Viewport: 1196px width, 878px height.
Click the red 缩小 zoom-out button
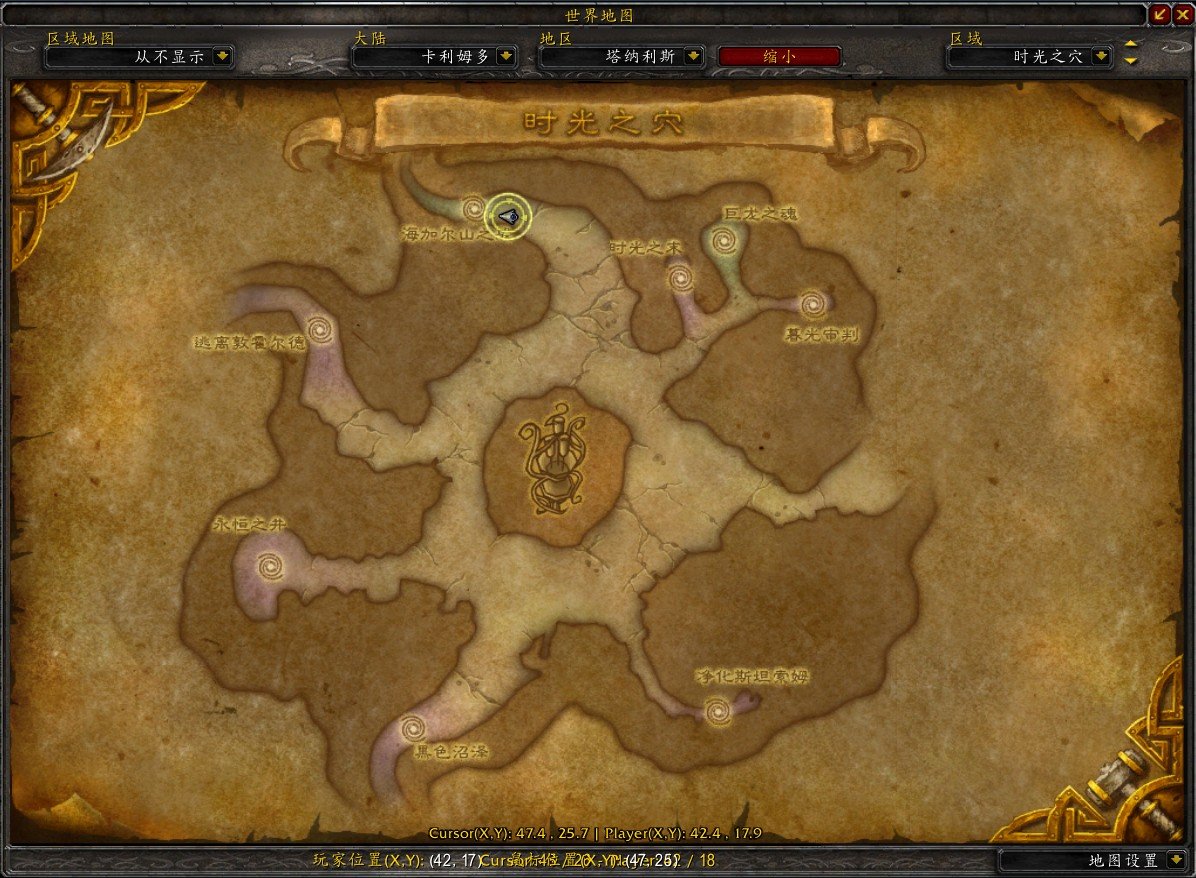[x=779, y=57]
